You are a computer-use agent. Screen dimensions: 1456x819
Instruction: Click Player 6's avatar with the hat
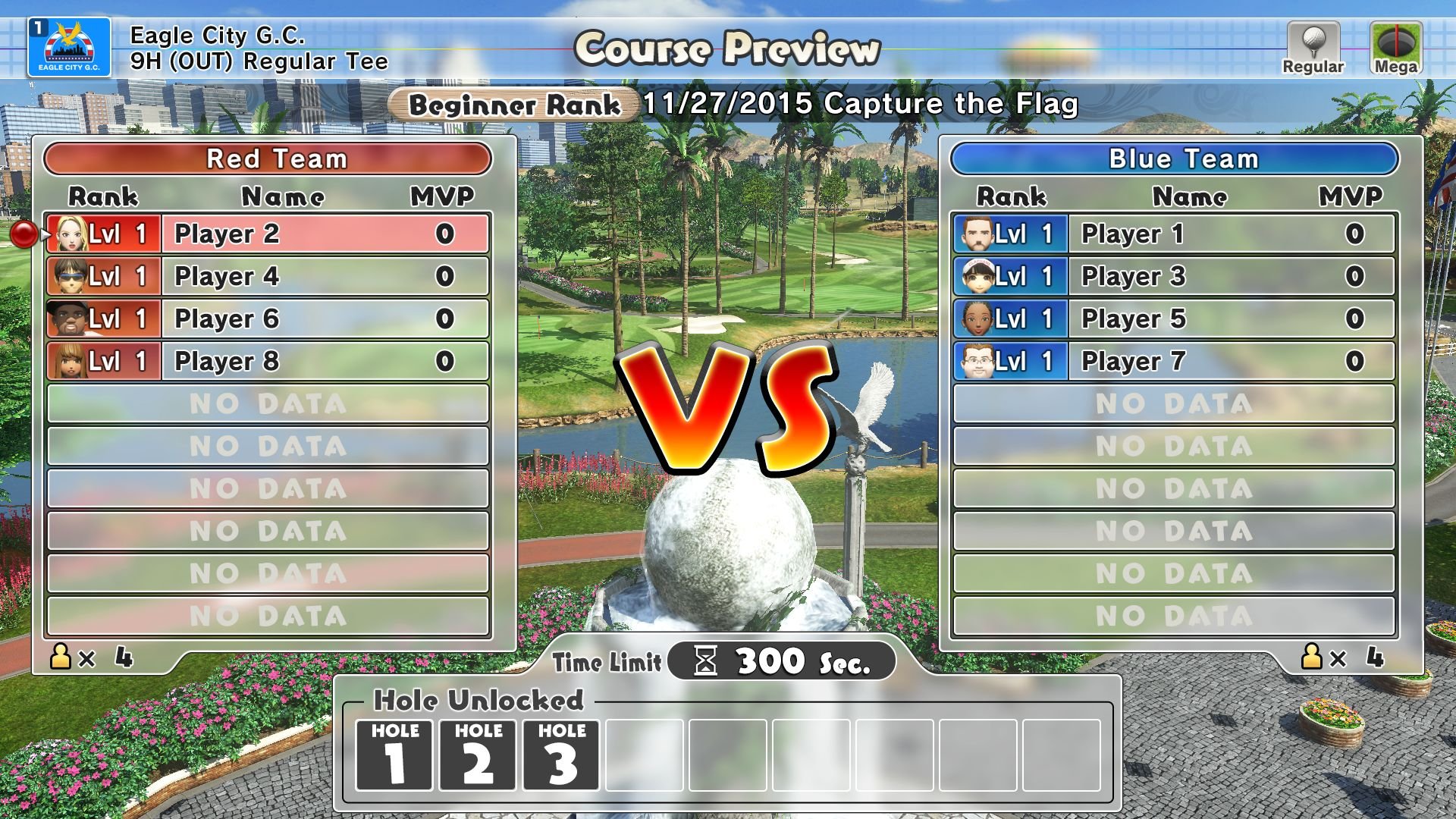(67, 318)
